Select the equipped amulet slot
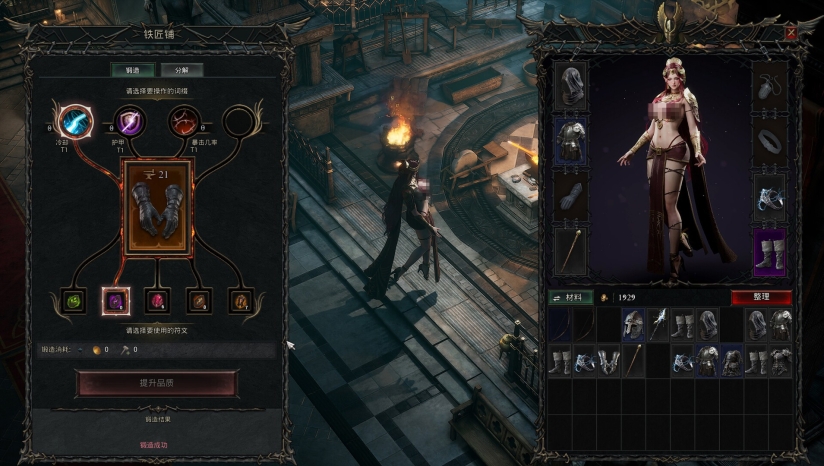 tap(769, 86)
